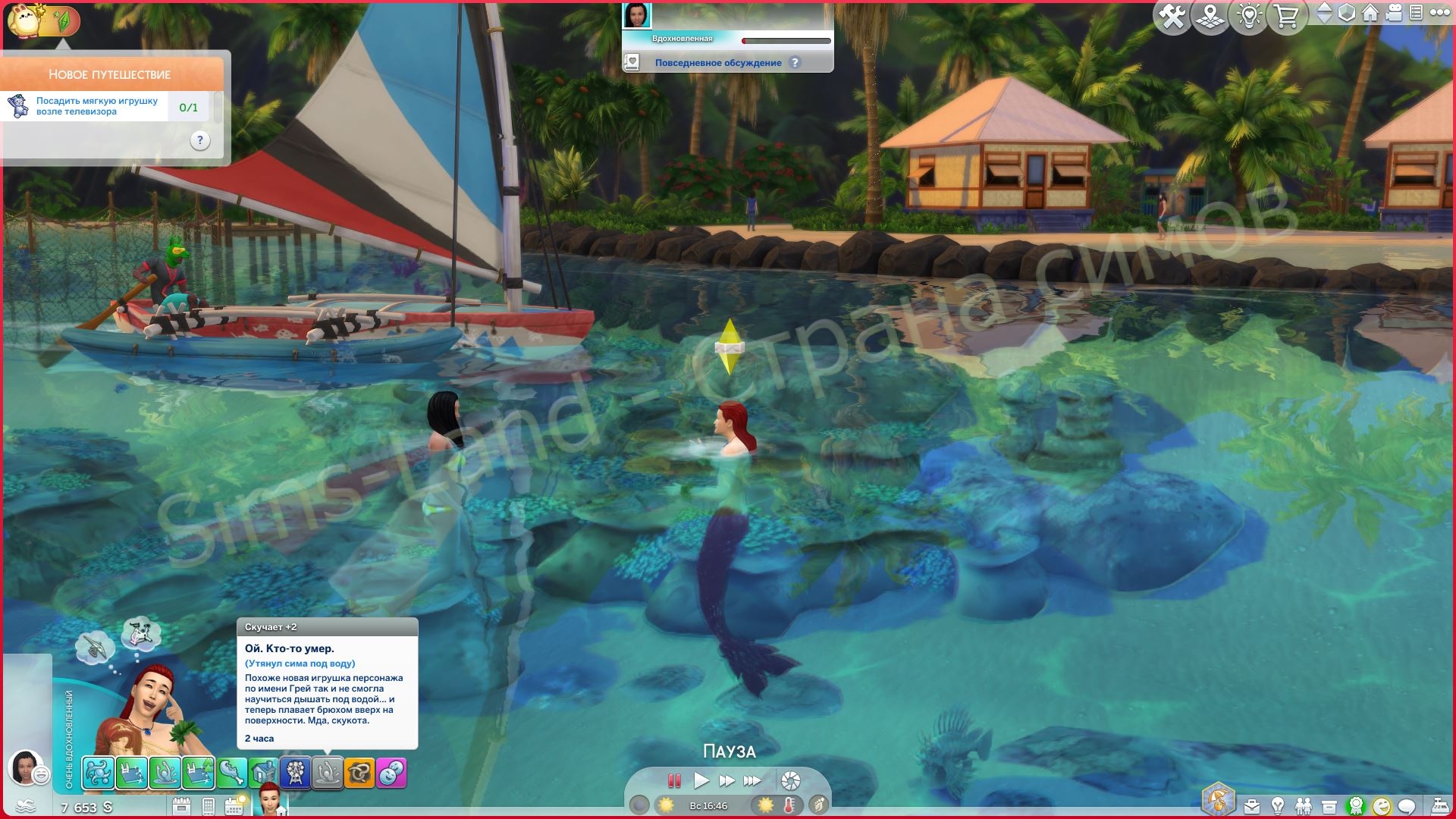Select the plush toy near TV task

pyautogui.click(x=97, y=106)
